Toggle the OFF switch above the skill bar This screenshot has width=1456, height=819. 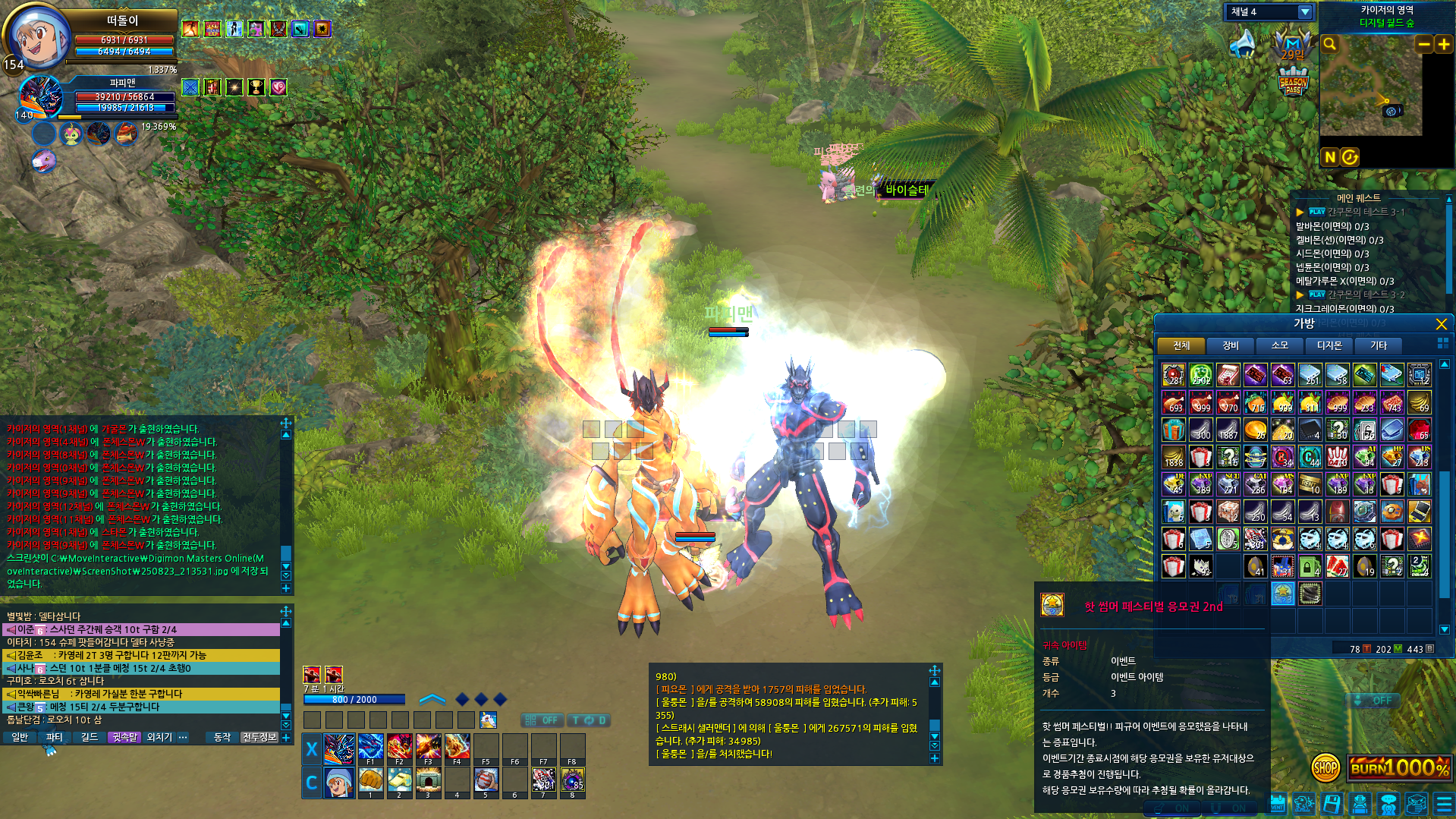point(542,720)
